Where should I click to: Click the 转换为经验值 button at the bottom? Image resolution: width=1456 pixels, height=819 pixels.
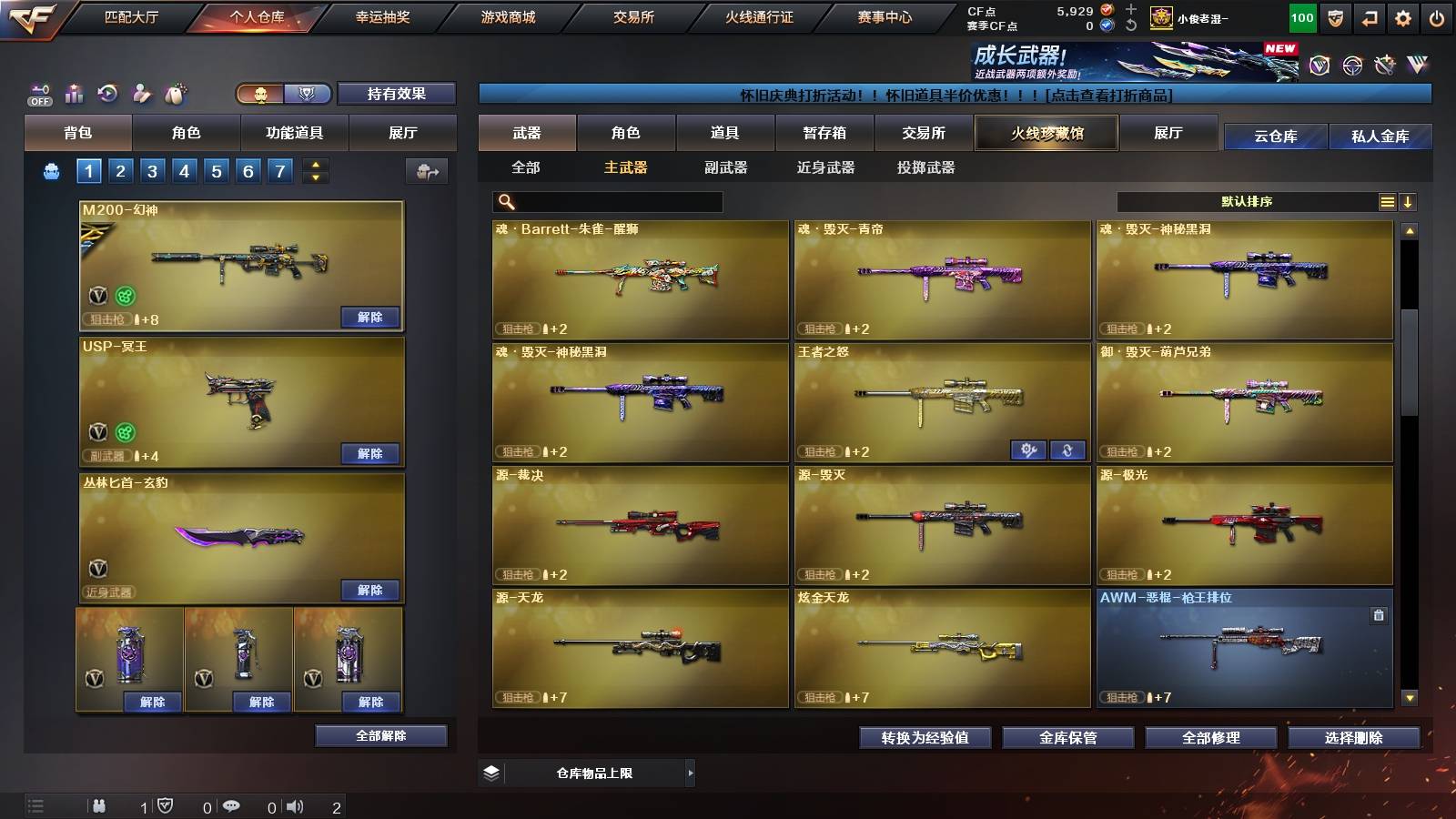[x=925, y=738]
